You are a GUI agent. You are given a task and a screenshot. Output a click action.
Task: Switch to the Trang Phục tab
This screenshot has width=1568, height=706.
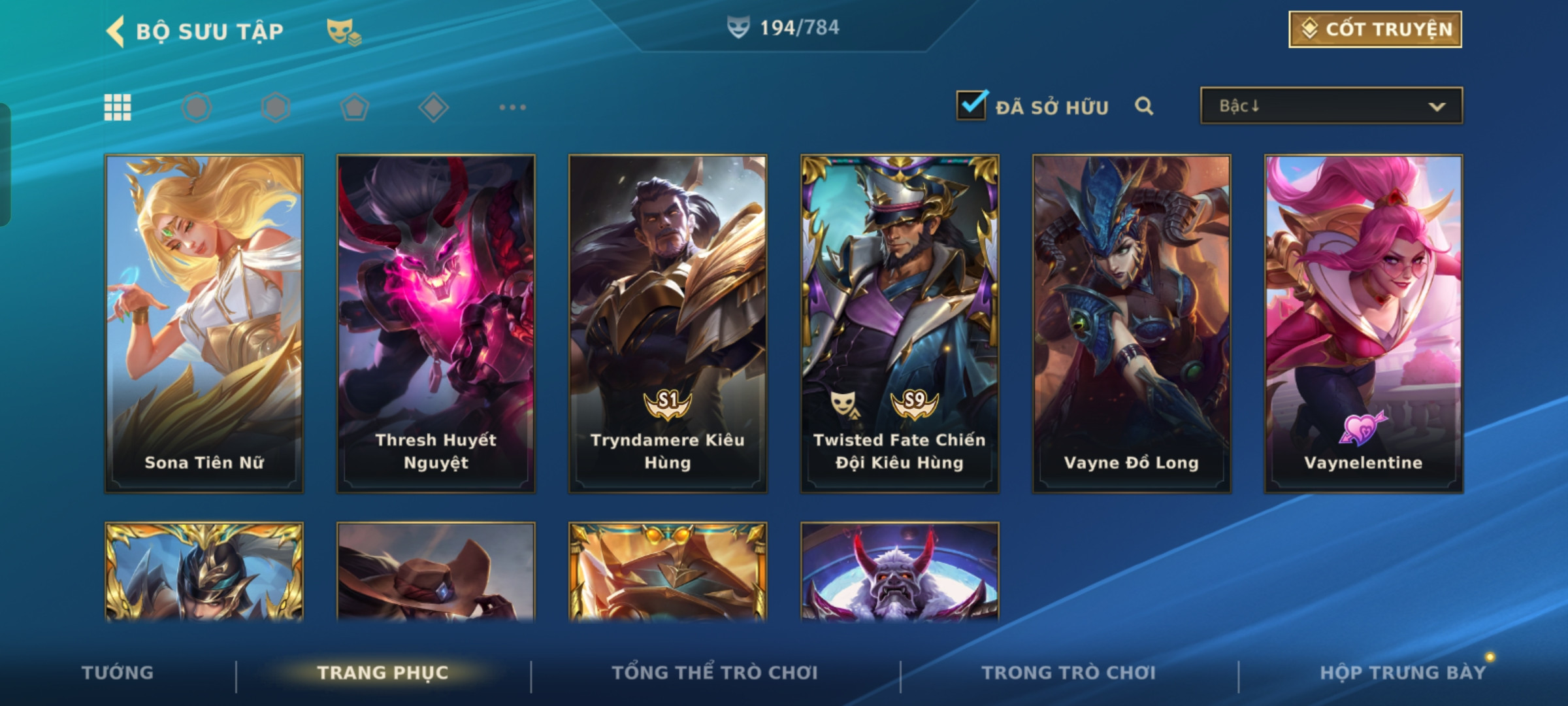[383, 672]
